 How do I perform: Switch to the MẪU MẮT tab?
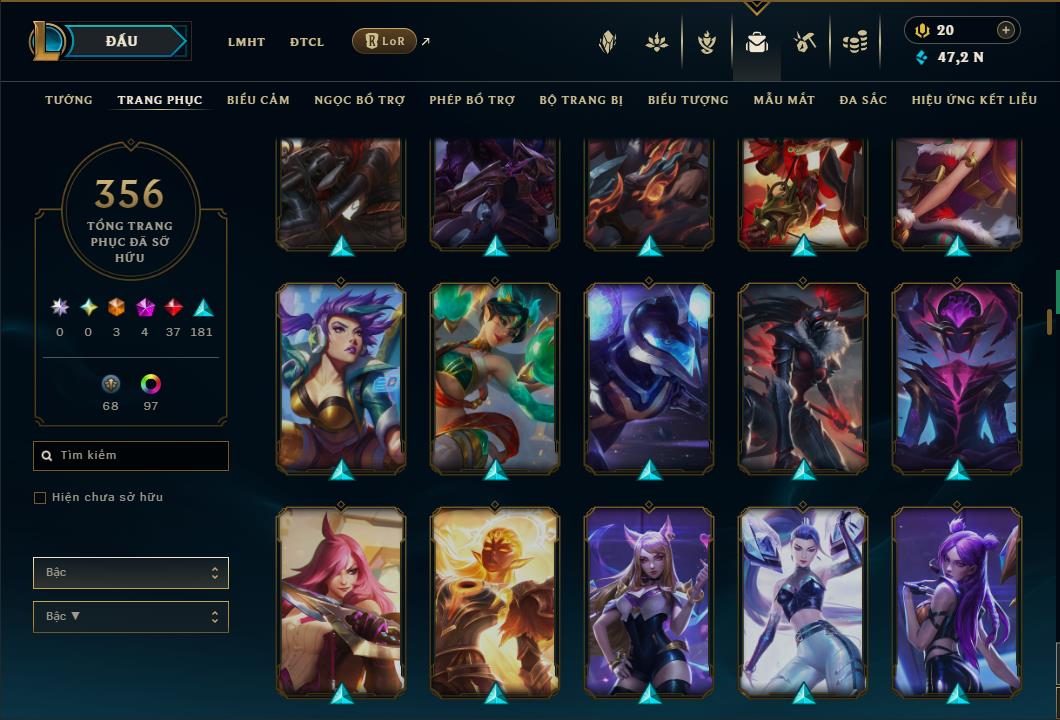(784, 100)
